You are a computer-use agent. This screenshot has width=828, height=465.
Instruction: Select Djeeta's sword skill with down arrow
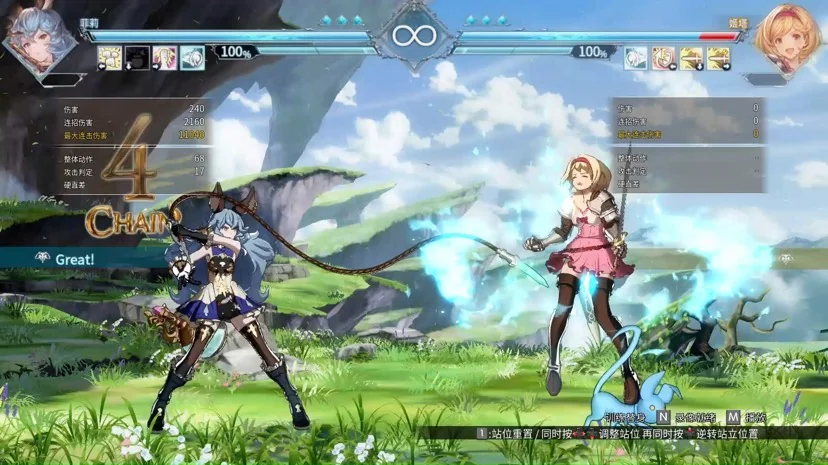click(x=691, y=58)
